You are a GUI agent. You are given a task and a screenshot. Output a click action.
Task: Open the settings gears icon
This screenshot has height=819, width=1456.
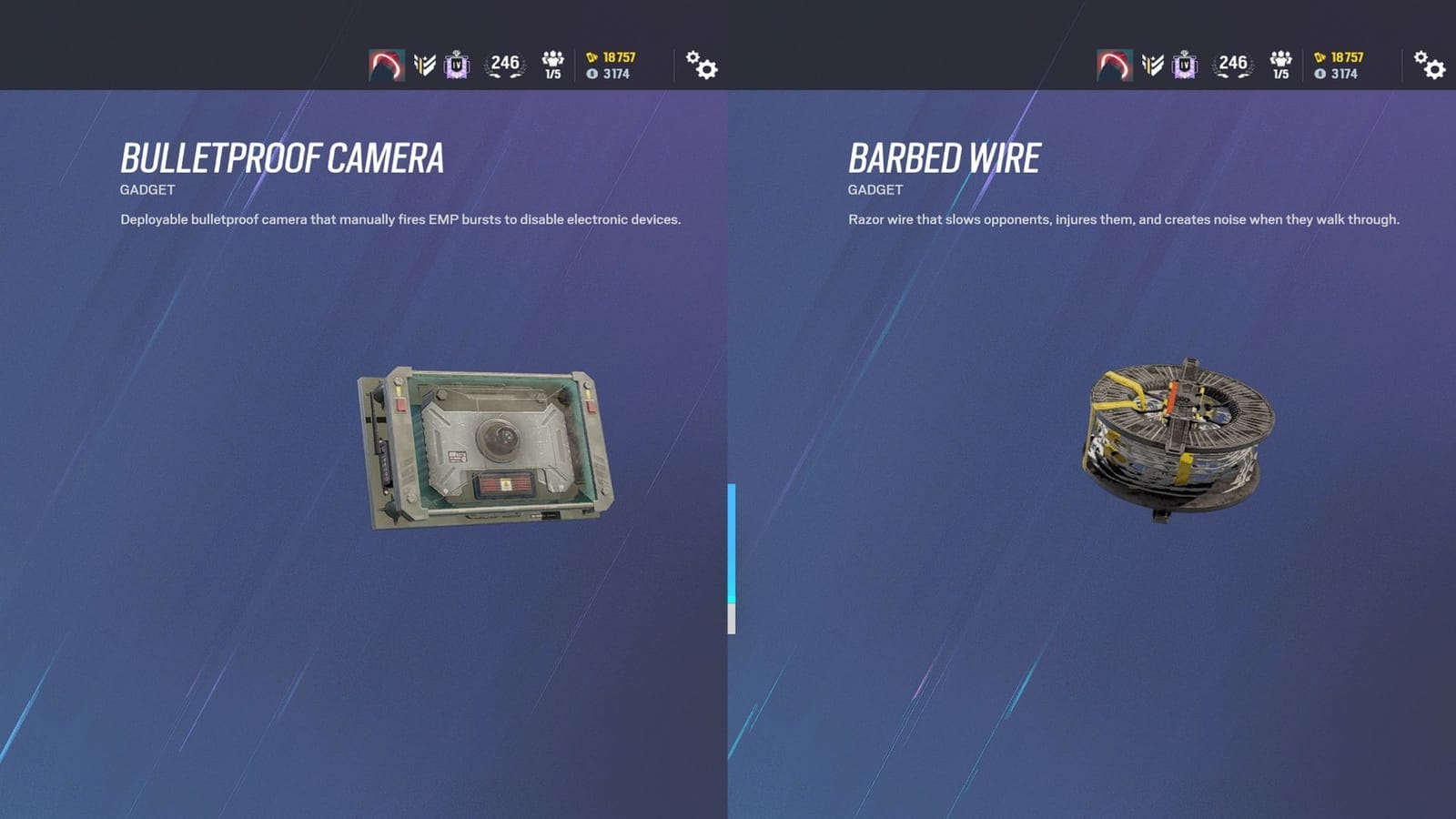click(701, 66)
